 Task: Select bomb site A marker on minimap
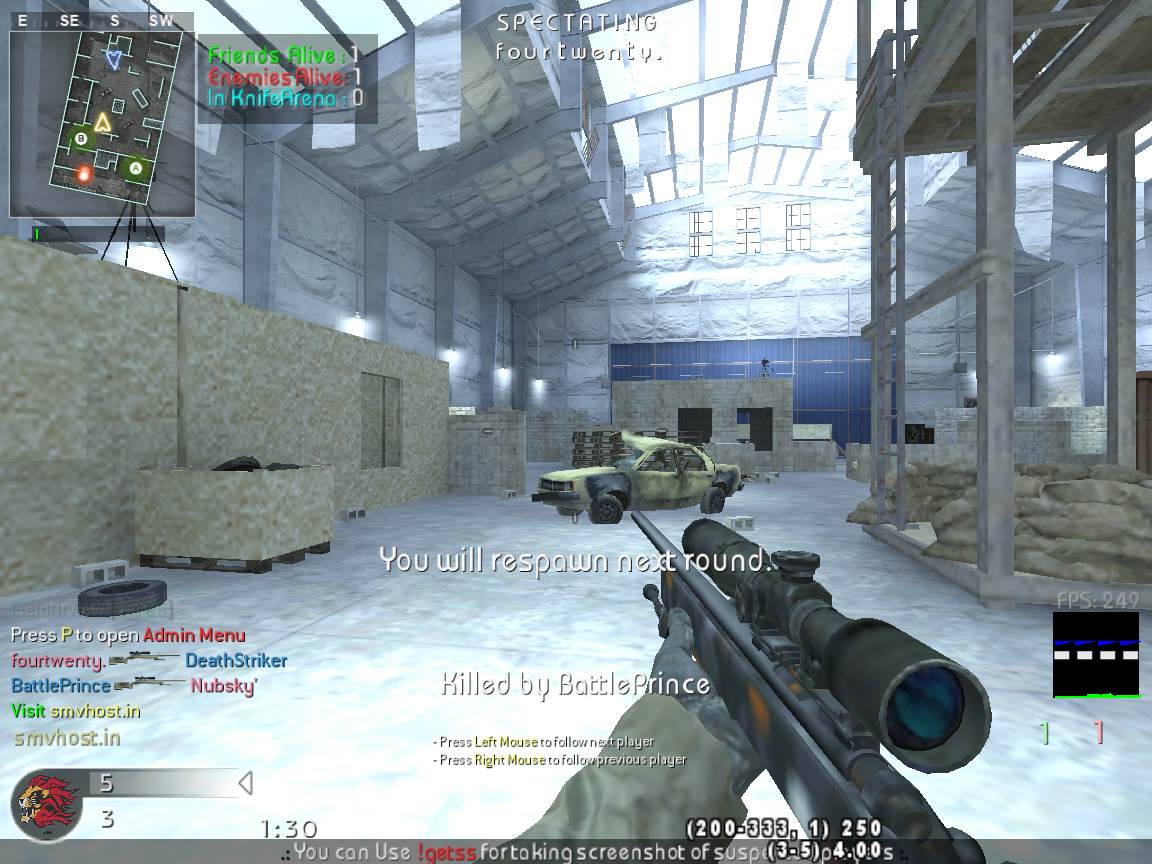coord(136,168)
